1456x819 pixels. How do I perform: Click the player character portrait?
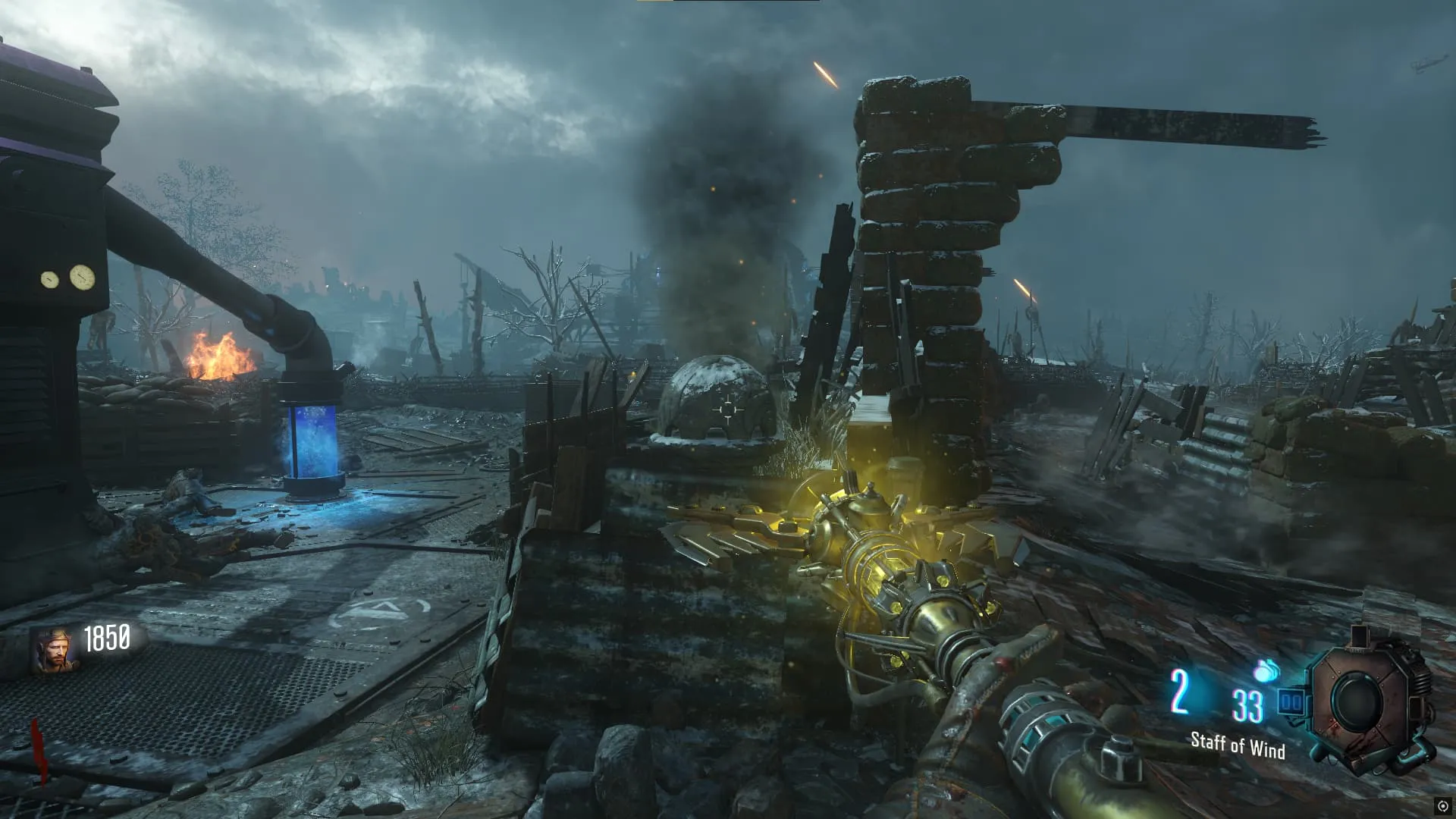[x=55, y=651]
